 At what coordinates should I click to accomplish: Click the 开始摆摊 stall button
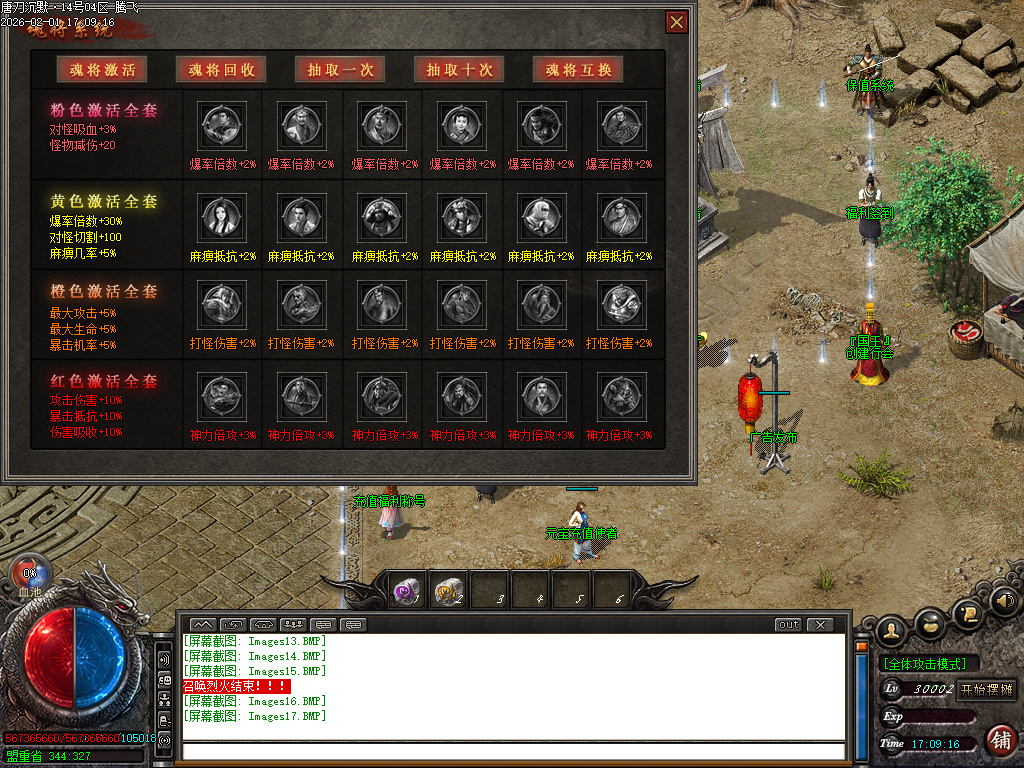pos(987,689)
